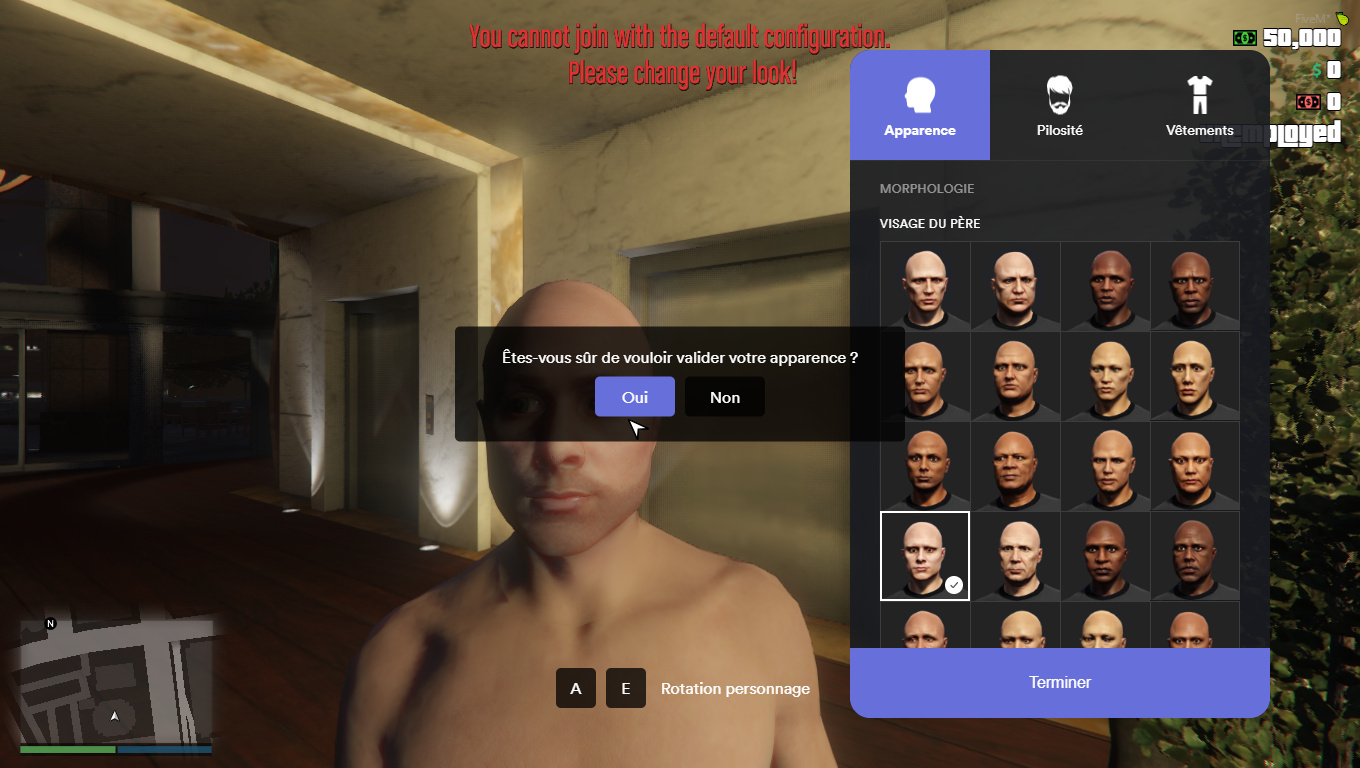Cancel the dialog by clicking Non
This screenshot has width=1360, height=768.
click(x=724, y=396)
